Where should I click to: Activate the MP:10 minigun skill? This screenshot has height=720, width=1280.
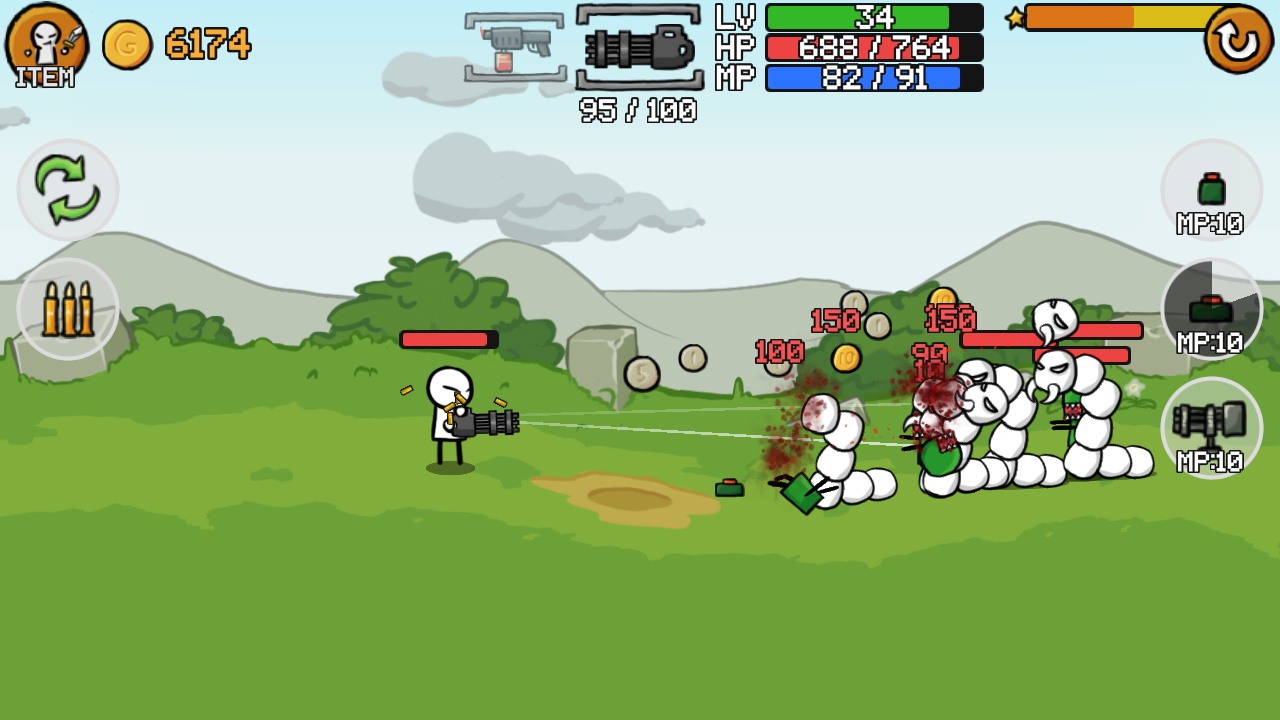pos(1211,428)
